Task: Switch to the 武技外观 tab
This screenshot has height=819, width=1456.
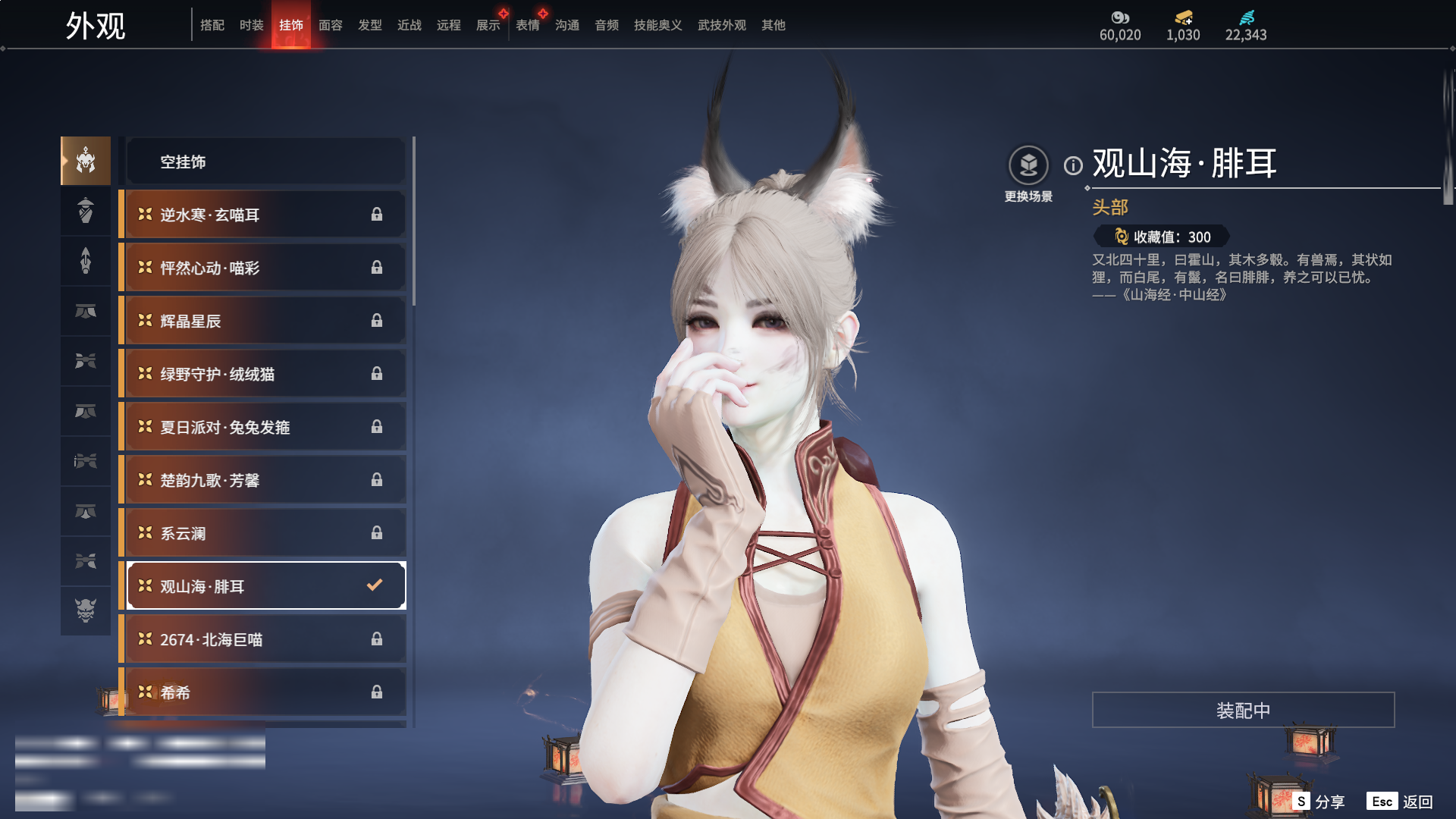Action: pyautogui.click(x=721, y=25)
